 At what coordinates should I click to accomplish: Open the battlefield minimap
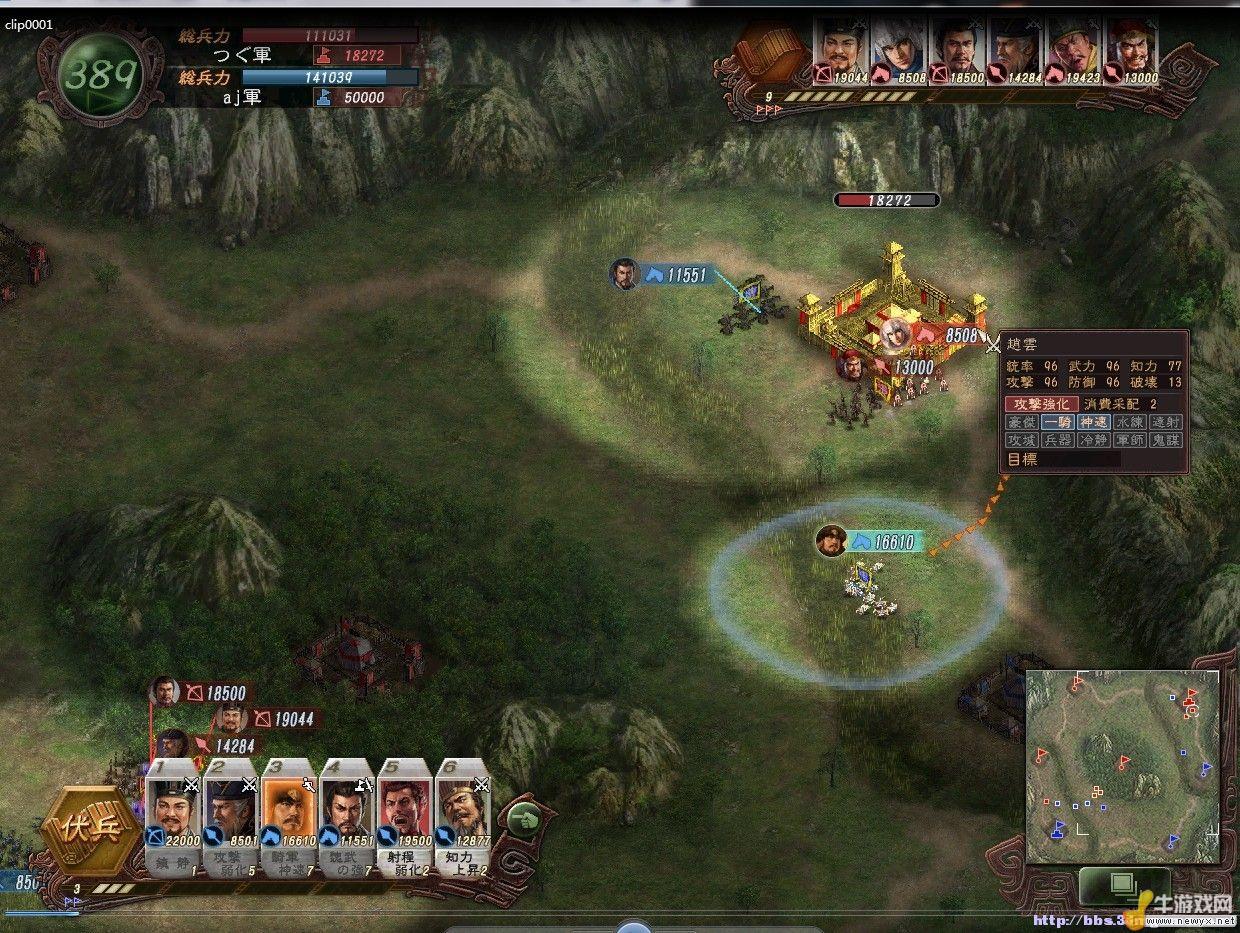[x=1121, y=766]
